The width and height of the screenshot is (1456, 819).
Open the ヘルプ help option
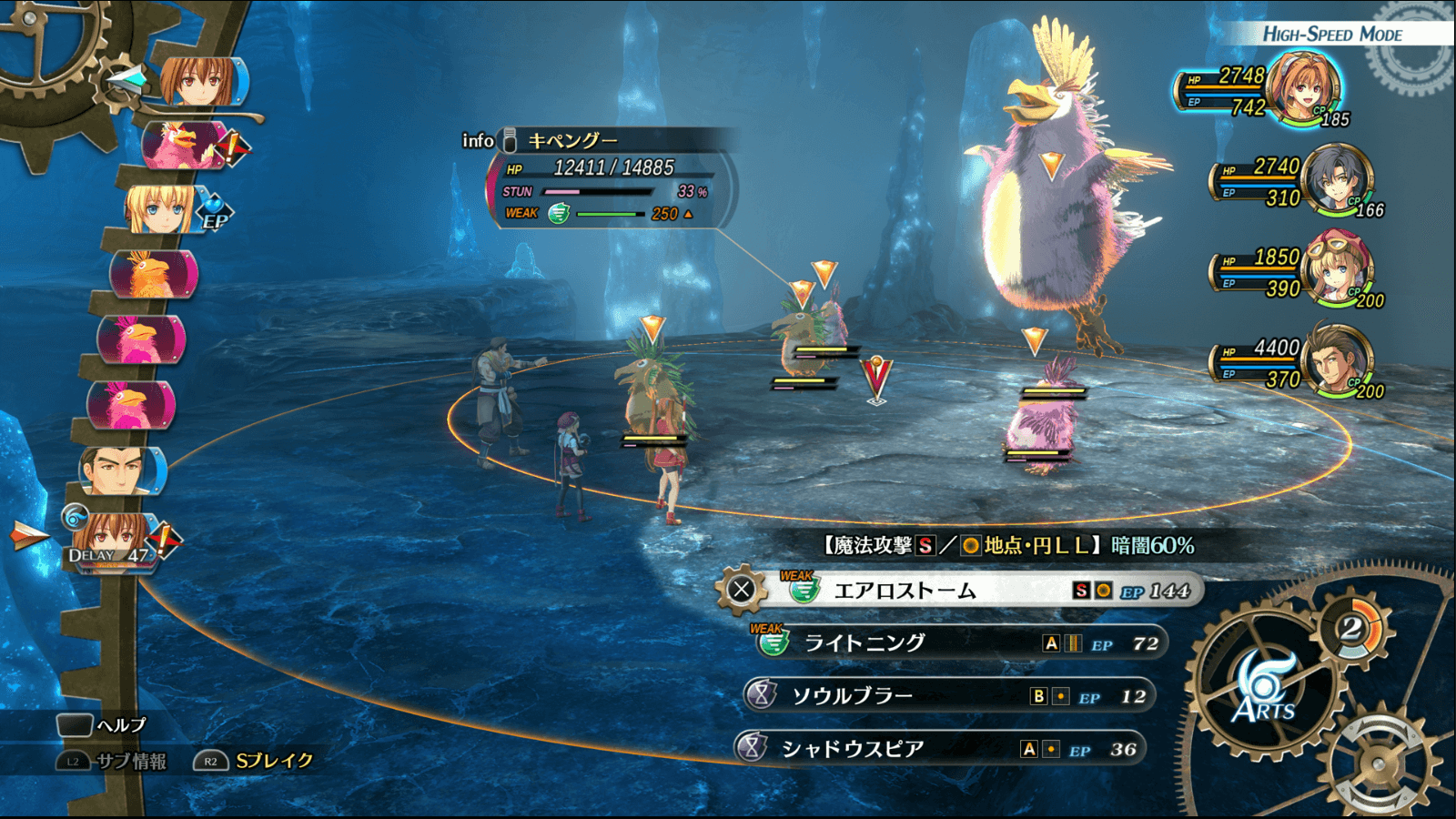tap(102, 725)
